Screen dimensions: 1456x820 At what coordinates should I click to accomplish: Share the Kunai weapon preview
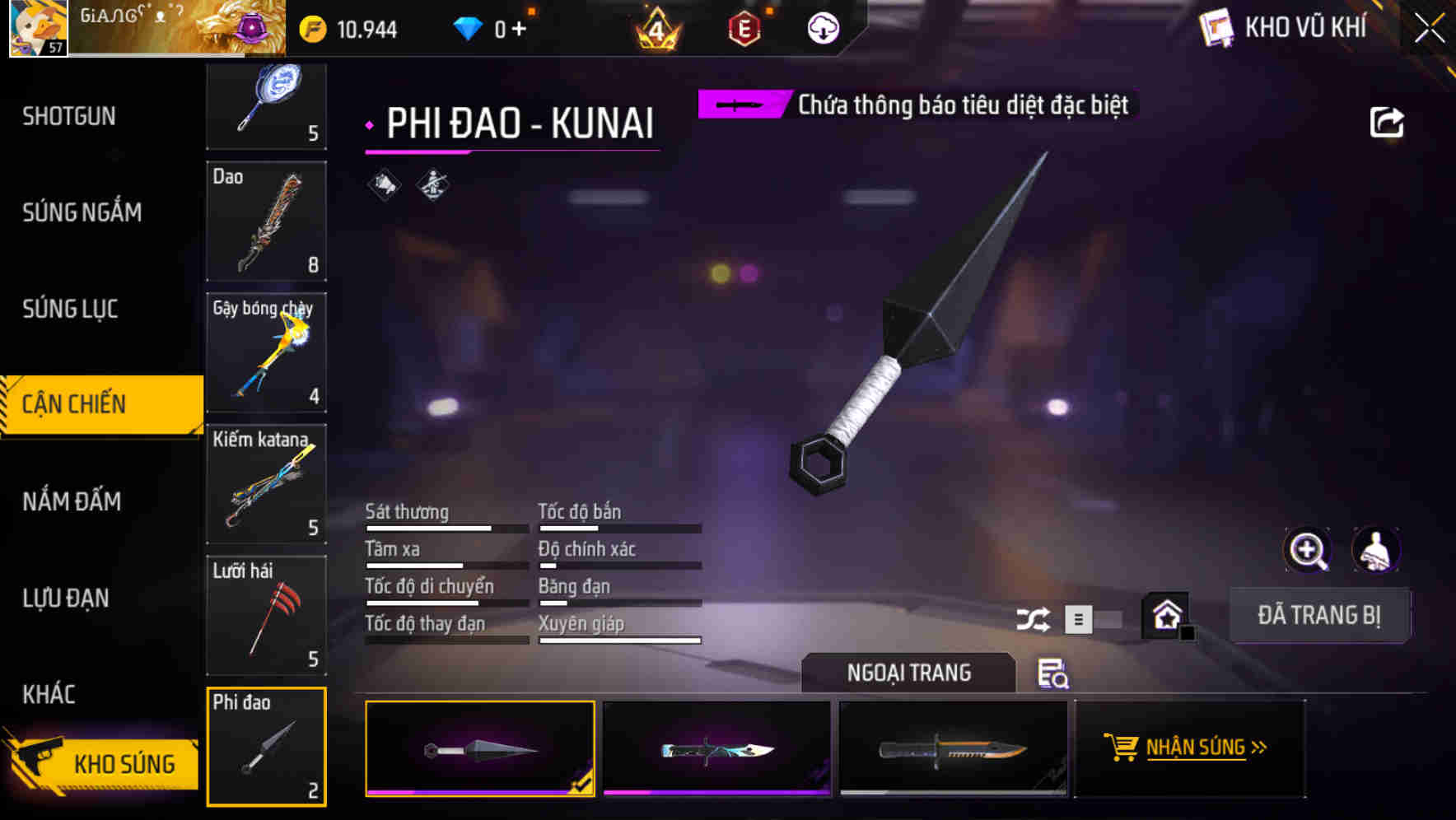click(1388, 121)
